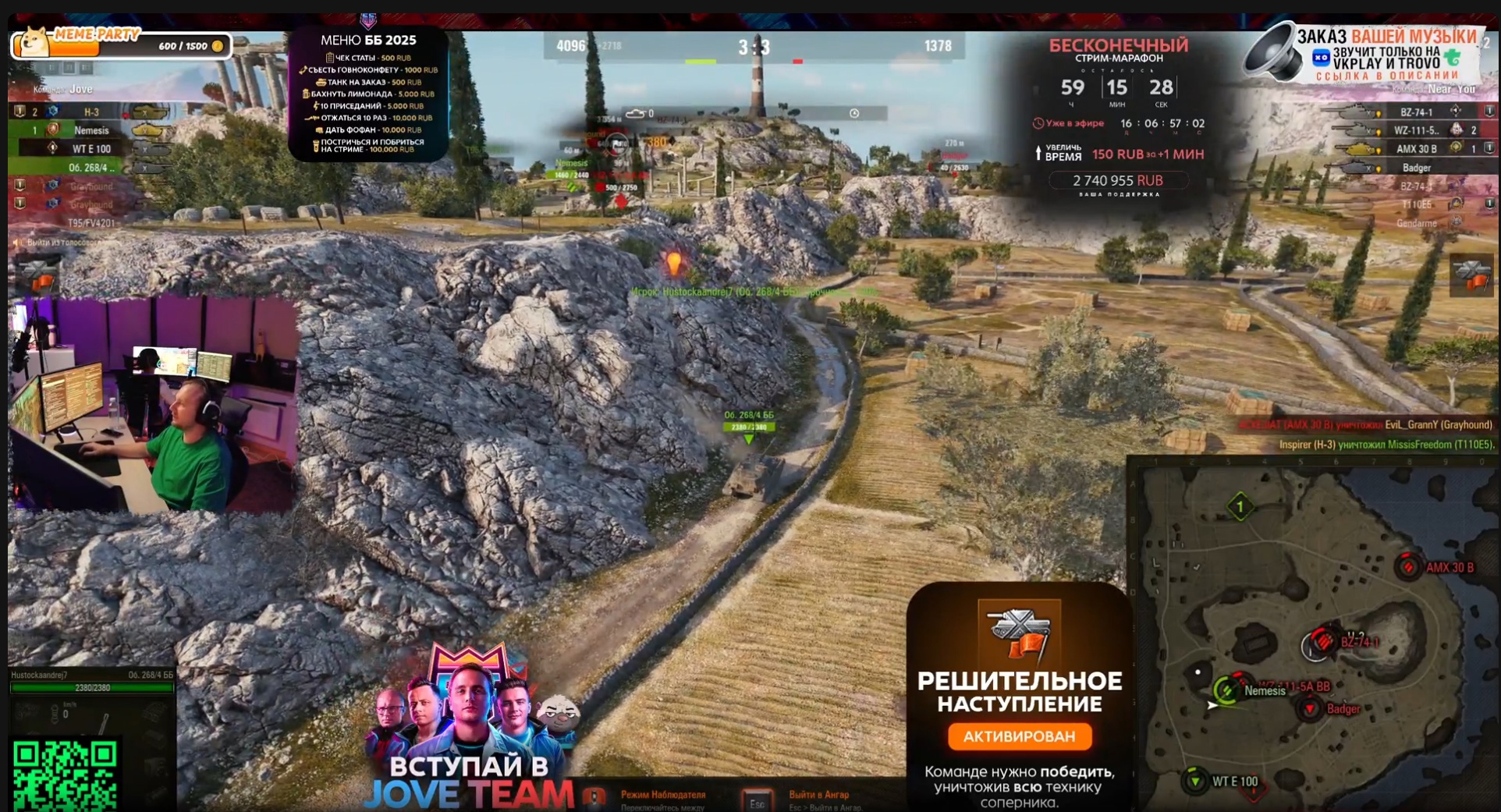Select the WT E 100 marker on minimap
Viewport: 1501px width, 812px height.
[x=1194, y=780]
